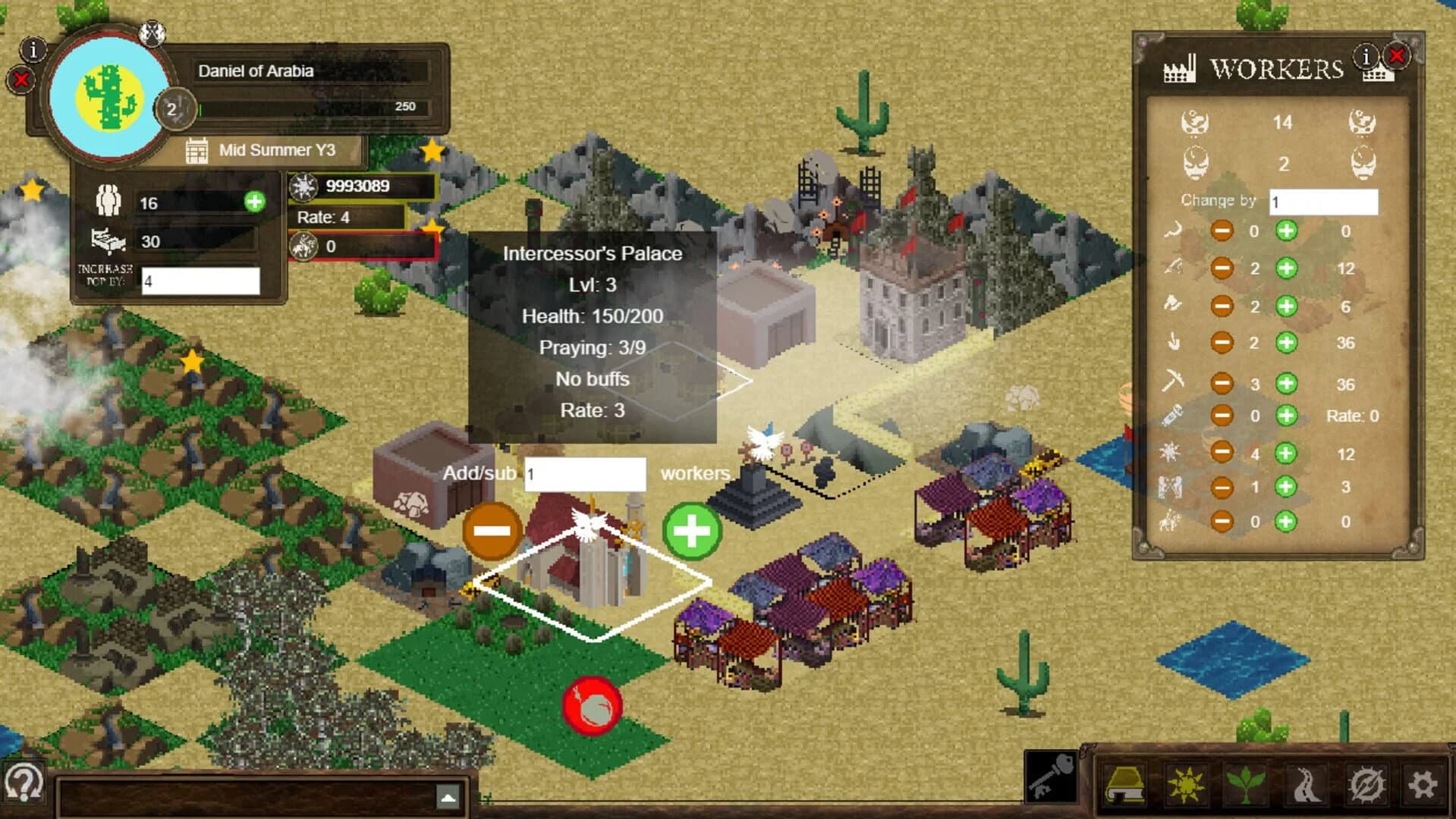Viewport: 1456px width, 819px height.
Task: Open help via the question mark icon
Action: click(23, 780)
